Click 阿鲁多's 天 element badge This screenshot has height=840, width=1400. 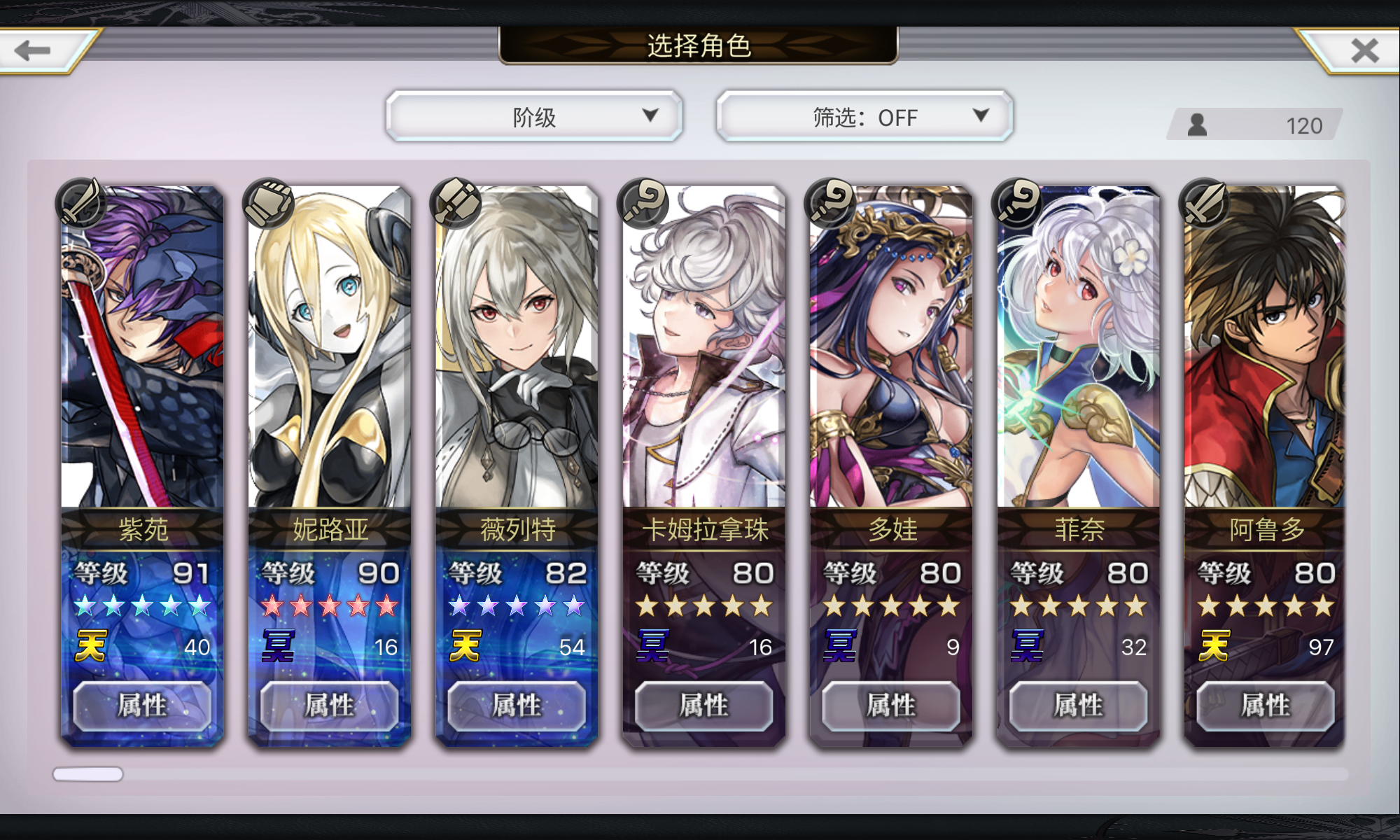point(1214,647)
